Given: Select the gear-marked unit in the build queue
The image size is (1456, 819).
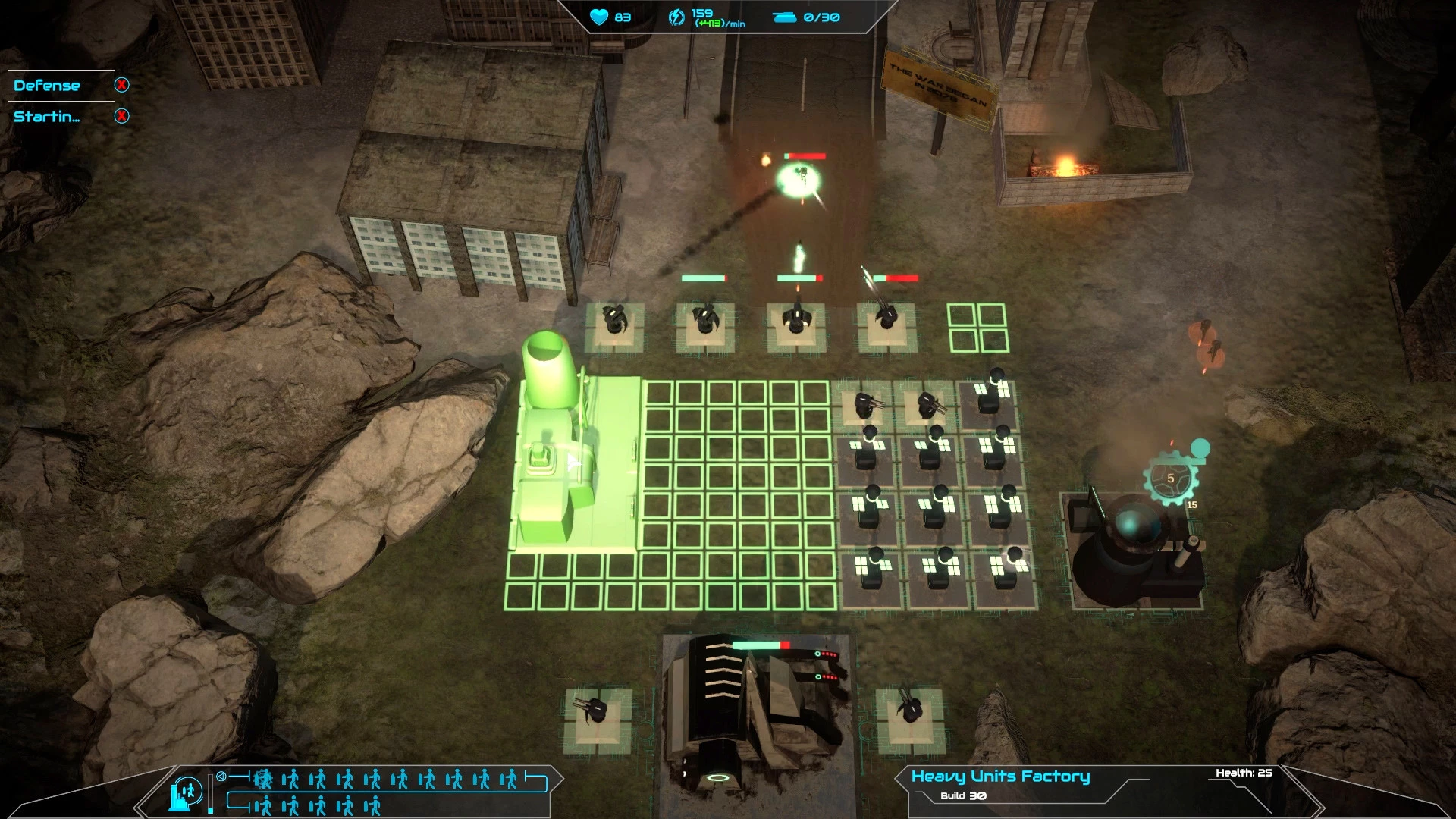Looking at the screenshot, I should (263, 779).
